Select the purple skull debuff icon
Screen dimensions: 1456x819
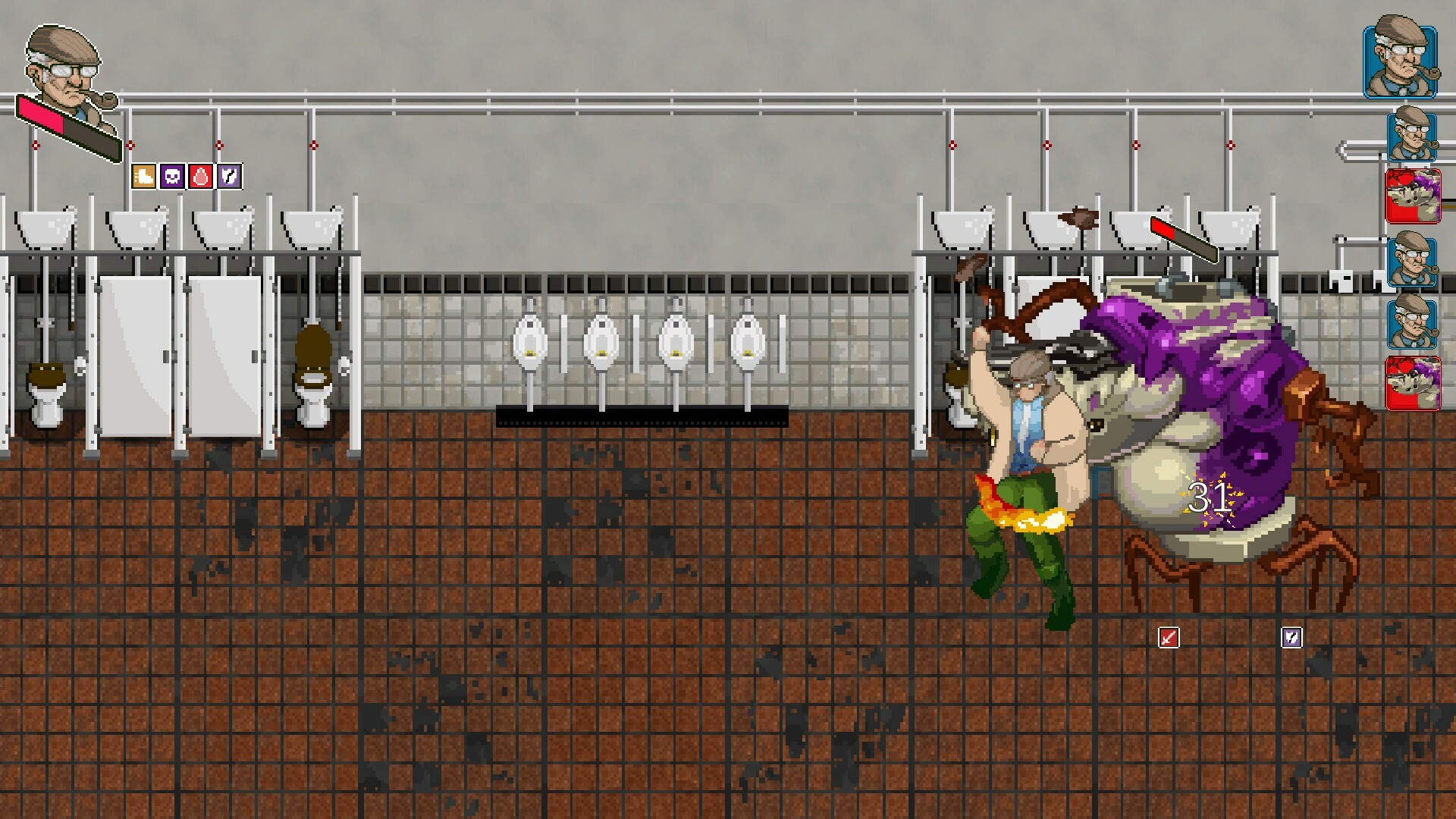tap(171, 177)
